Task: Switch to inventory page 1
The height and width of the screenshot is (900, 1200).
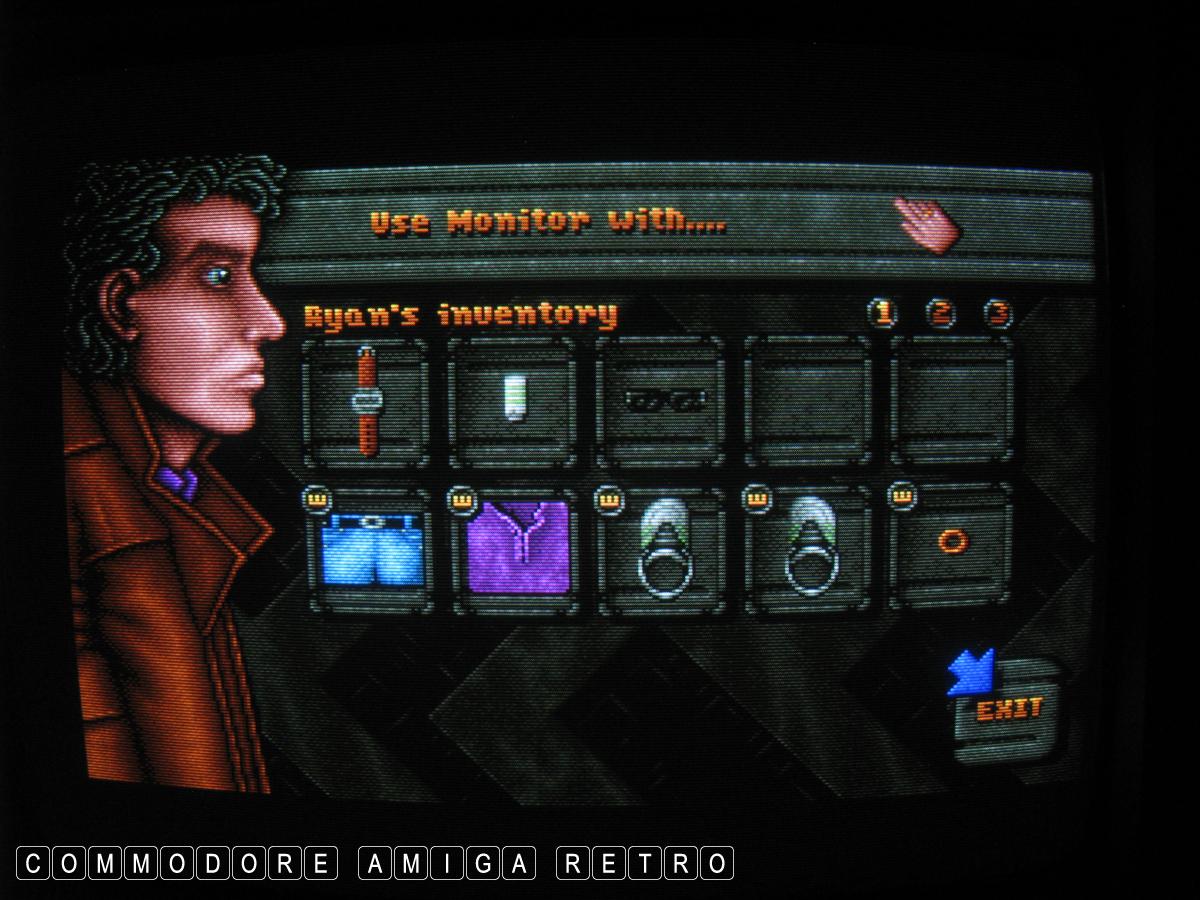Action: pyautogui.click(x=882, y=314)
